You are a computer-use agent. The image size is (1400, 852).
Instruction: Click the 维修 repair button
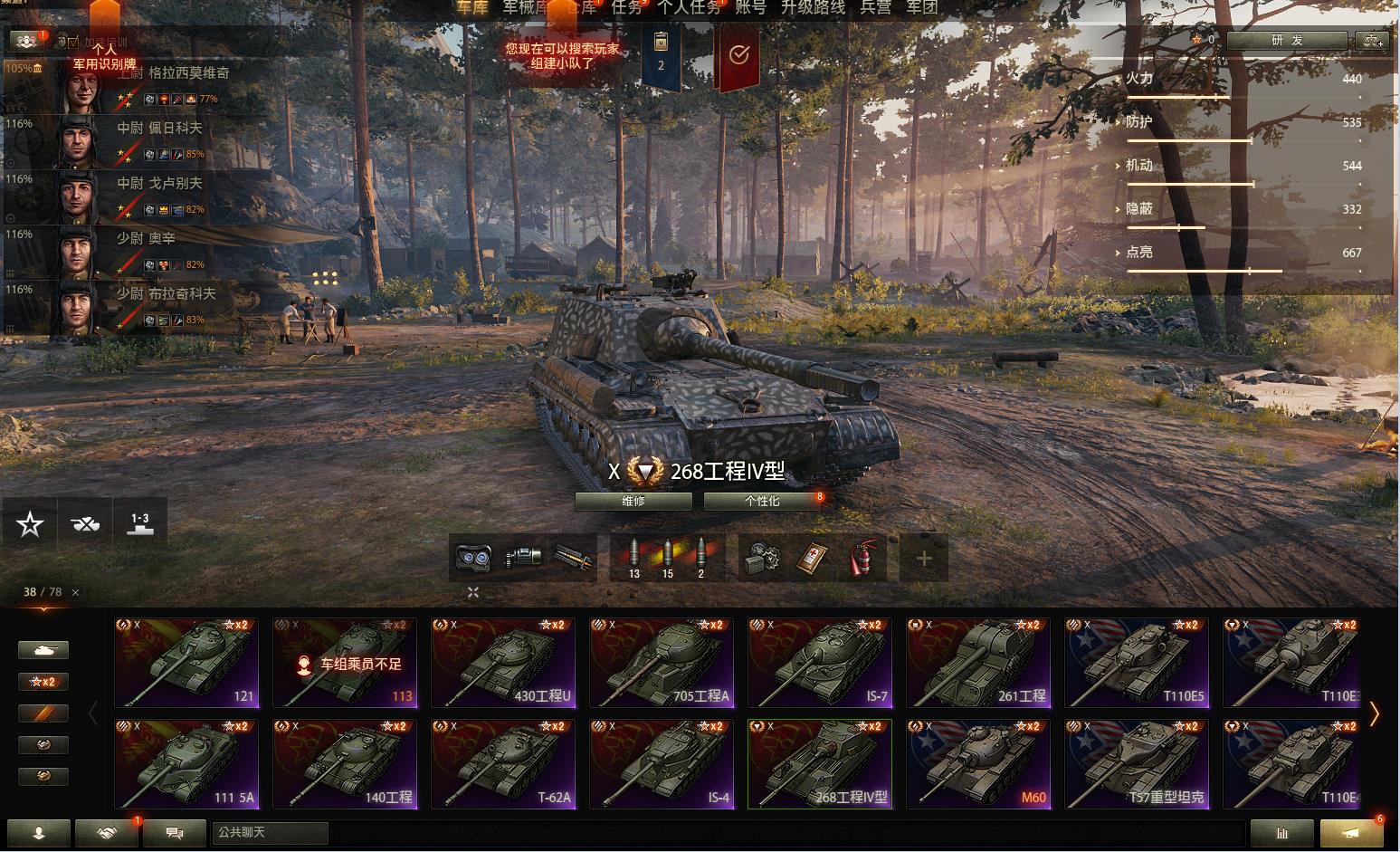tap(633, 501)
